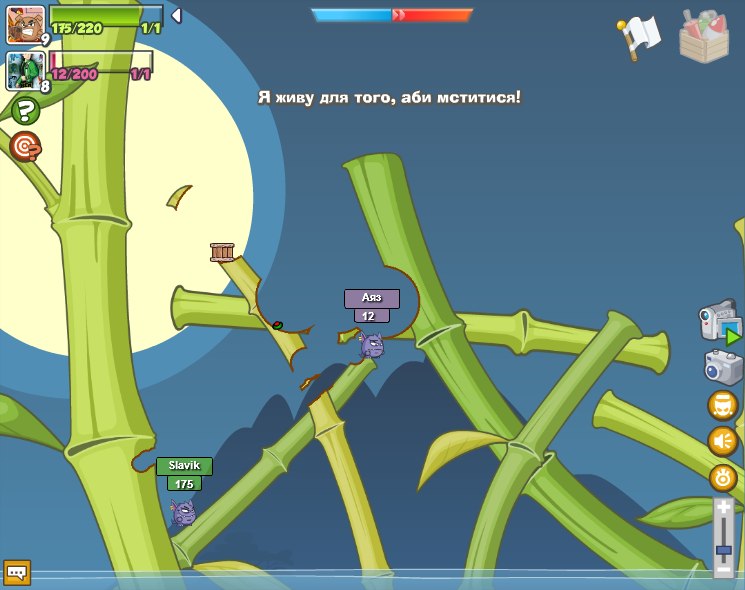Image resolution: width=745 pixels, height=590 pixels.
Task: Click the orange fullscreen button above the speaker
Action: [x=722, y=405]
